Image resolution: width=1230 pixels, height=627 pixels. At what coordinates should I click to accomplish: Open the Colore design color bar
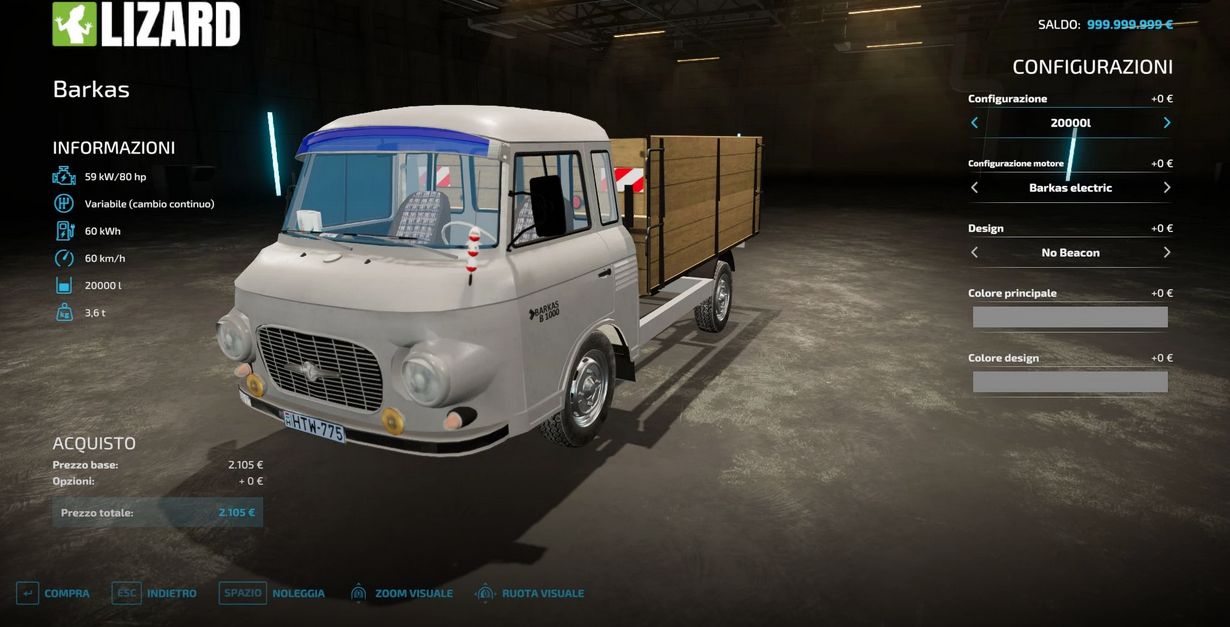(x=1070, y=382)
